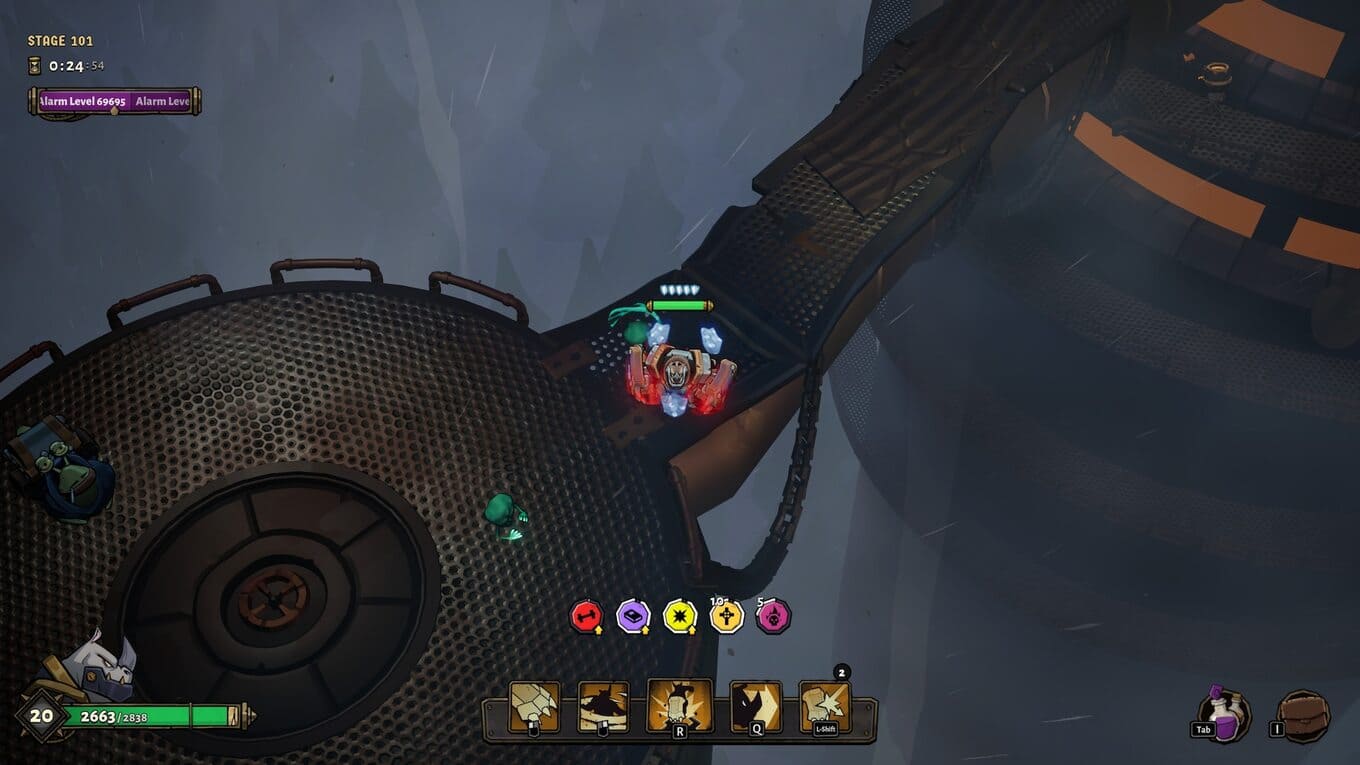The width and height of the screenshot is (1360, 765).
Task: Check the yellow starburst buff icon
Action: click(680, 616)
